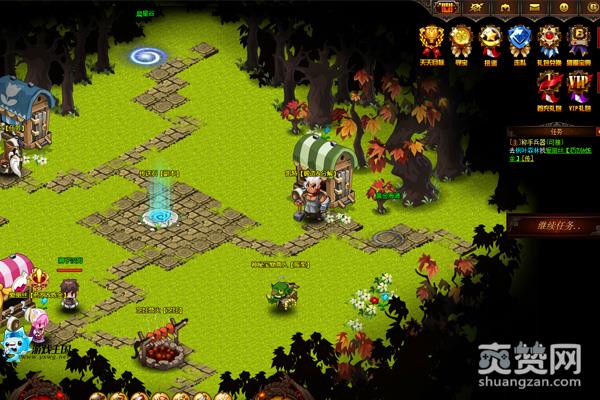The image size is (600, 400).
Task: Claim the 首充礼包 first-recharge gift
Action: tap(549, 87)
